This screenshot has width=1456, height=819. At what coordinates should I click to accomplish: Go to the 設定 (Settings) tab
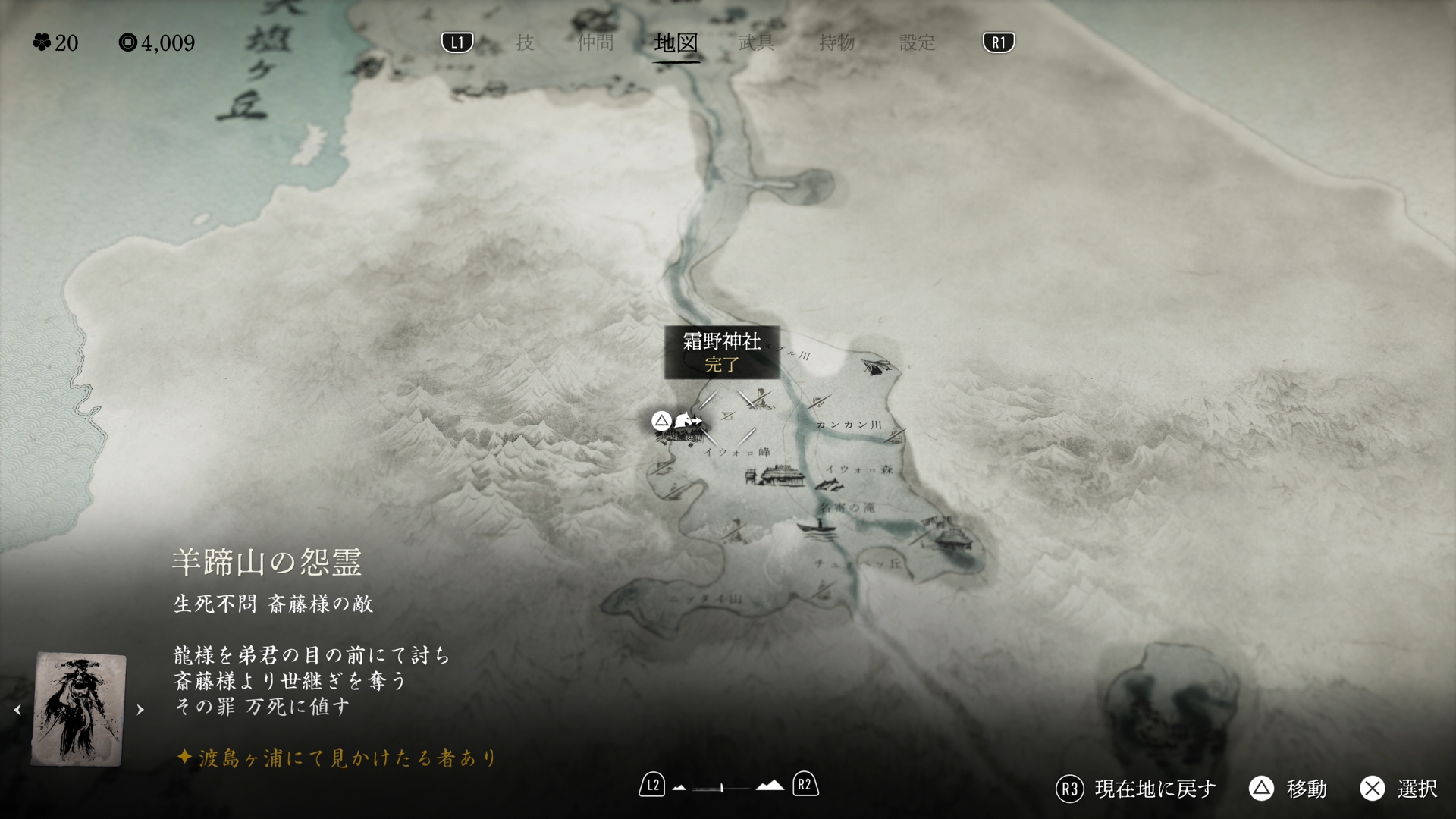click(917, 42)
